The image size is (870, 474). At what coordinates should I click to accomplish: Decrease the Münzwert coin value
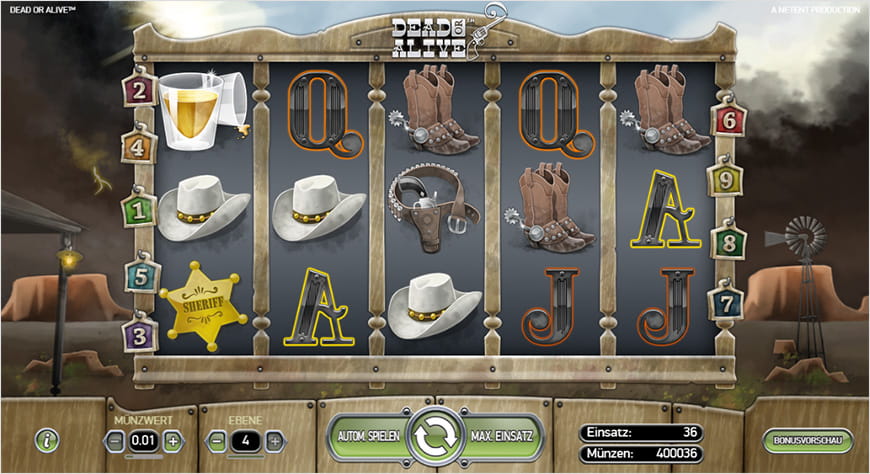tap(116, 440)
